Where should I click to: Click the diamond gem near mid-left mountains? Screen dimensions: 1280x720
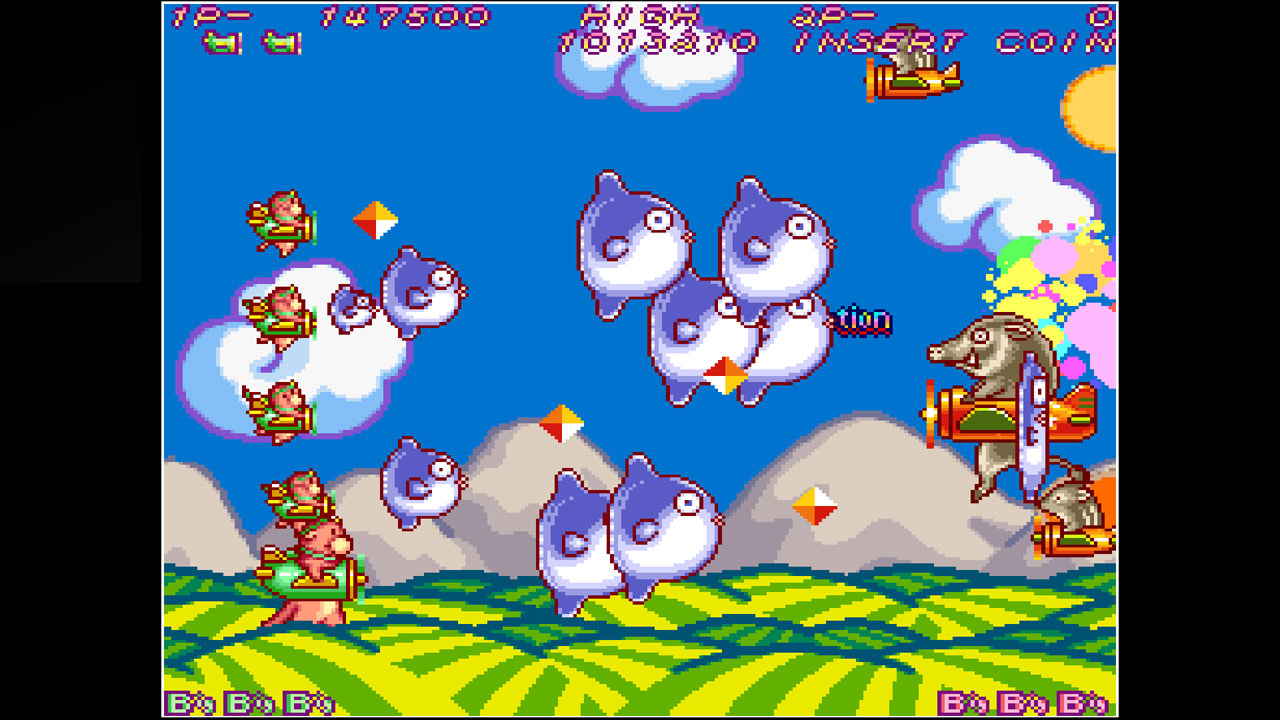(562, 424)
